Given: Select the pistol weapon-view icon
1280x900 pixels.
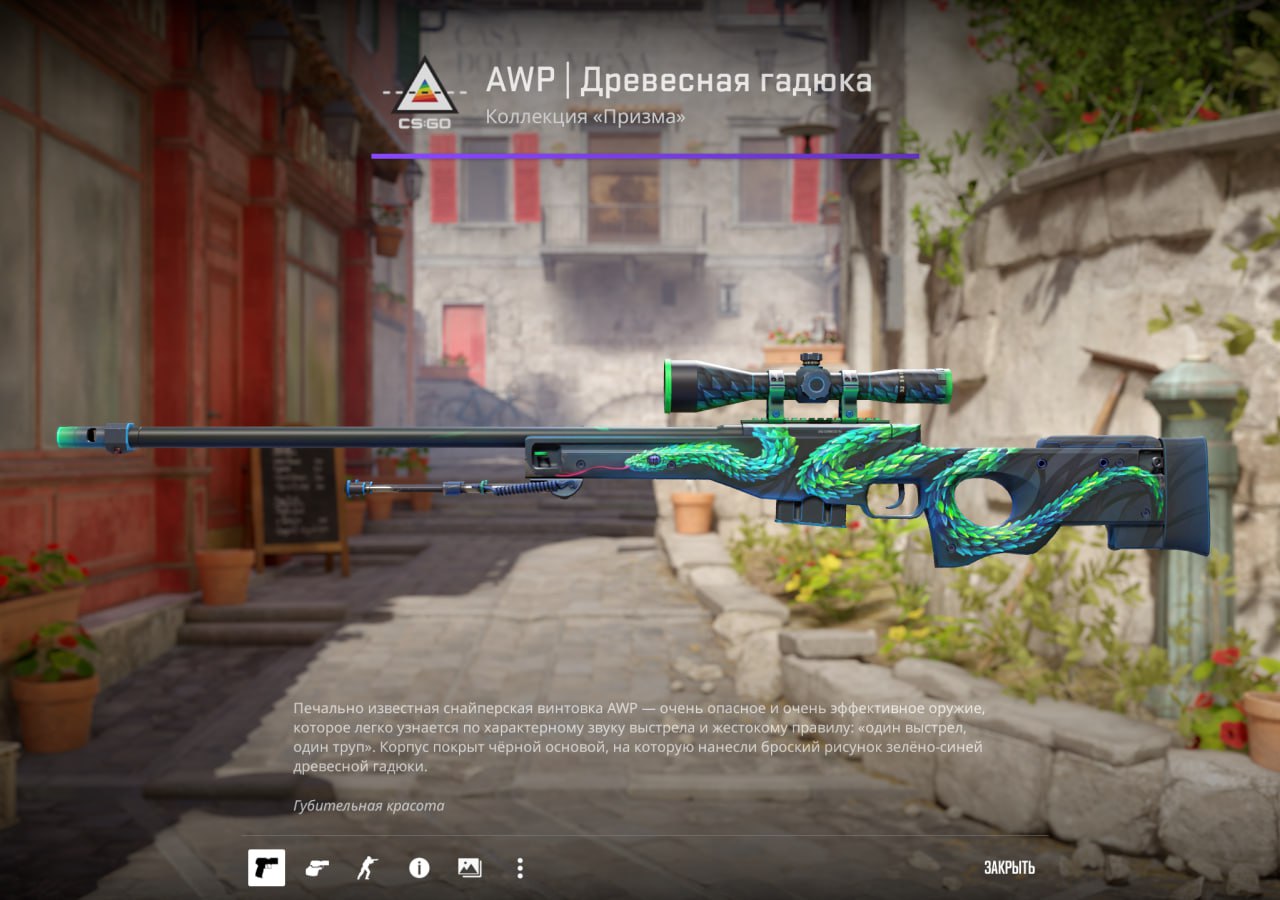Looking at the screenshot, I should tap(266, 868).
